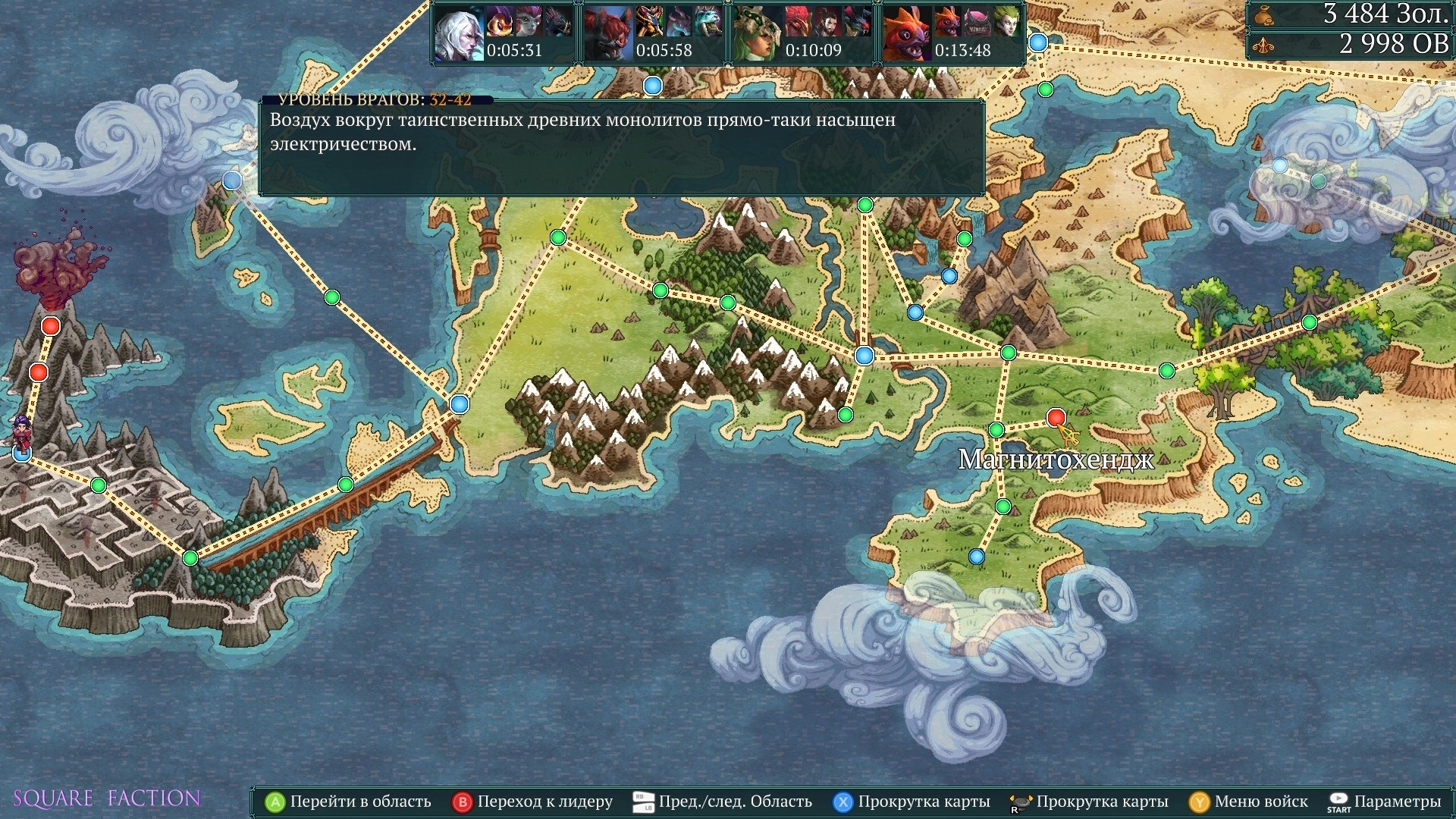The height and width of the screenshot is (819, 1456).
Task: Select the patrol party with 0:05:31 timer
Action: (x=504, y=33)
